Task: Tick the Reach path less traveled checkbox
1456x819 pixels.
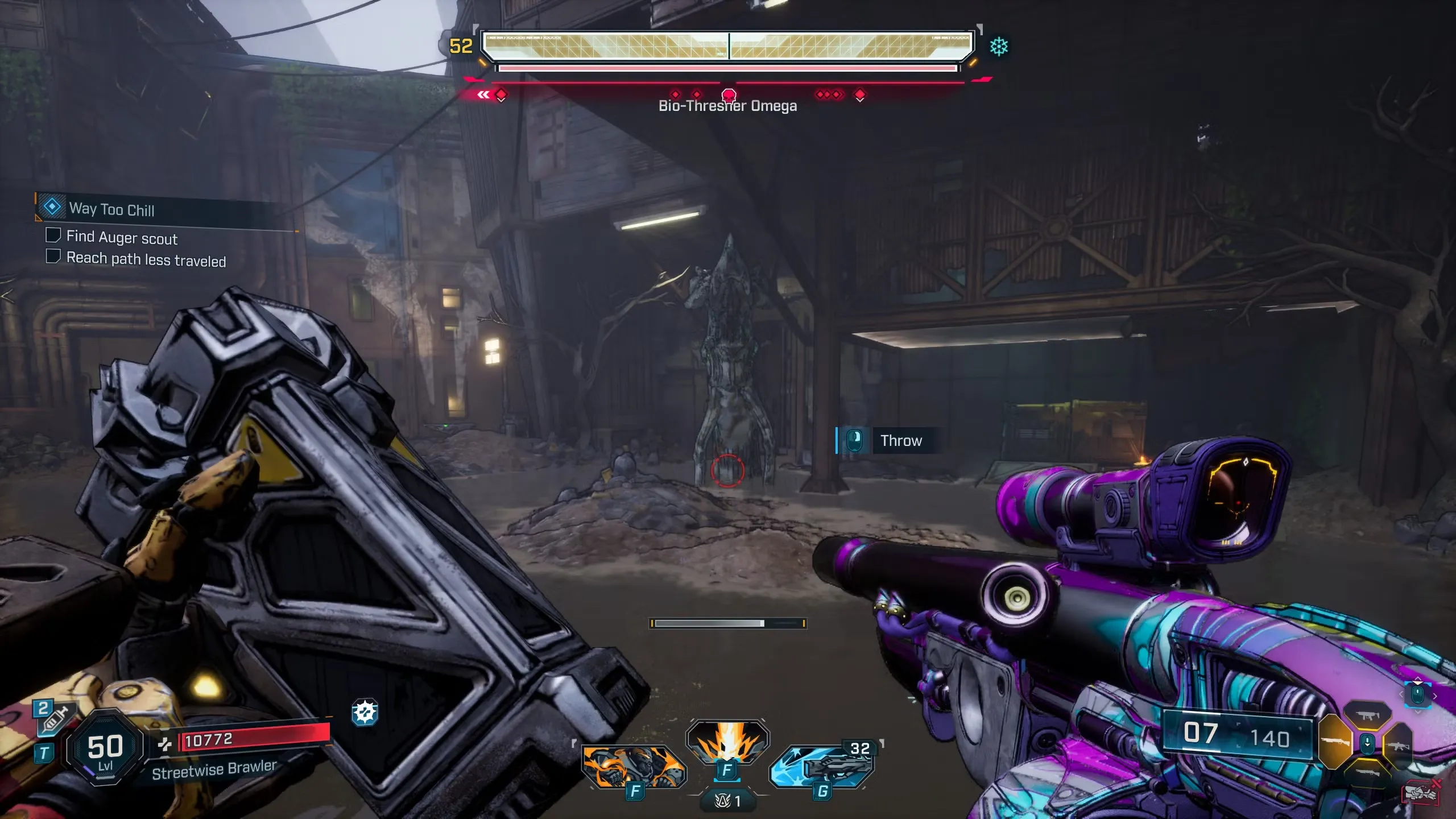Action: (53, 257)
